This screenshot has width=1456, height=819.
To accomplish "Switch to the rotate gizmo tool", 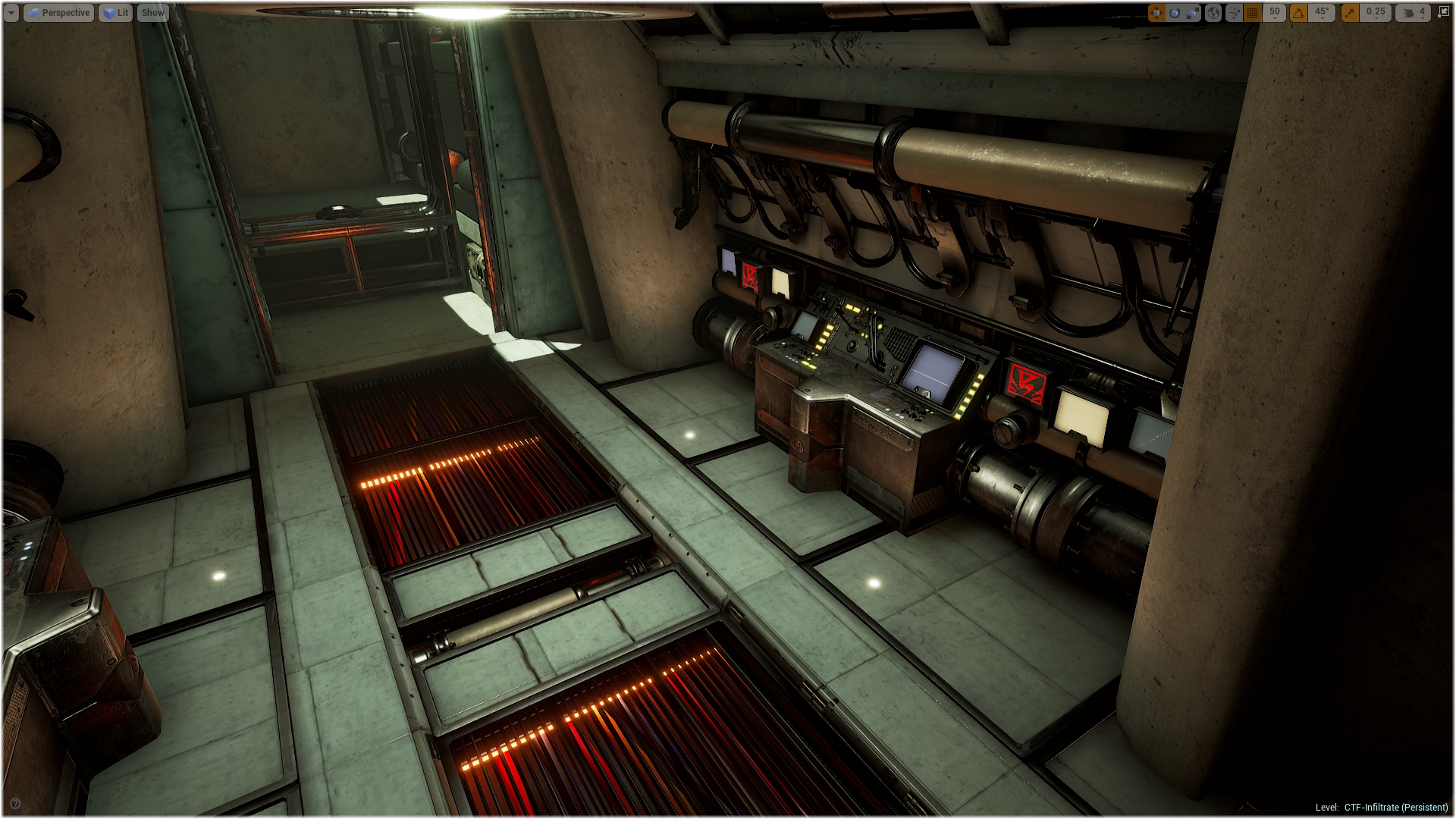I will [x=1175, y=13].
